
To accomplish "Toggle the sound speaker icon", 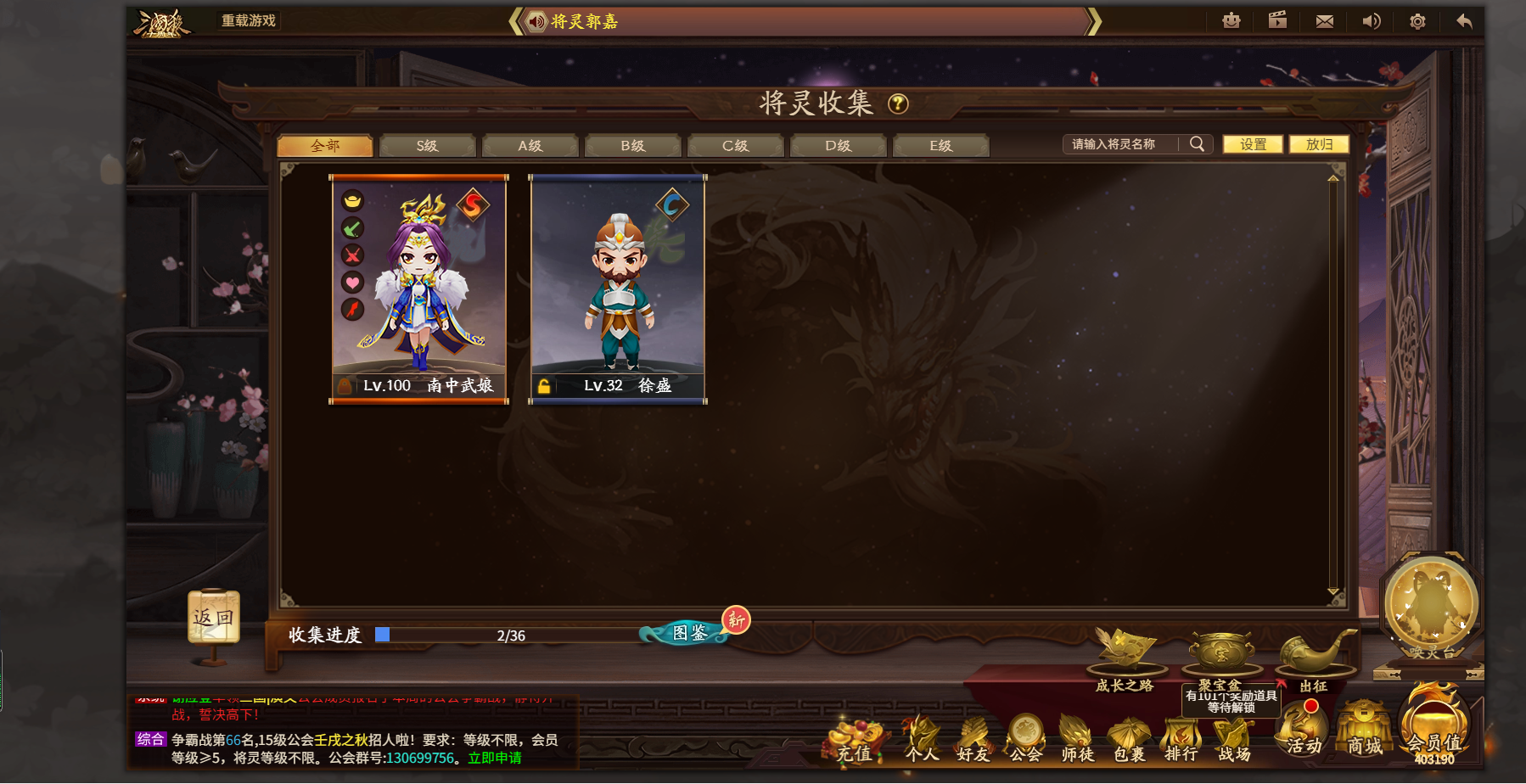I will [1371, 20].
